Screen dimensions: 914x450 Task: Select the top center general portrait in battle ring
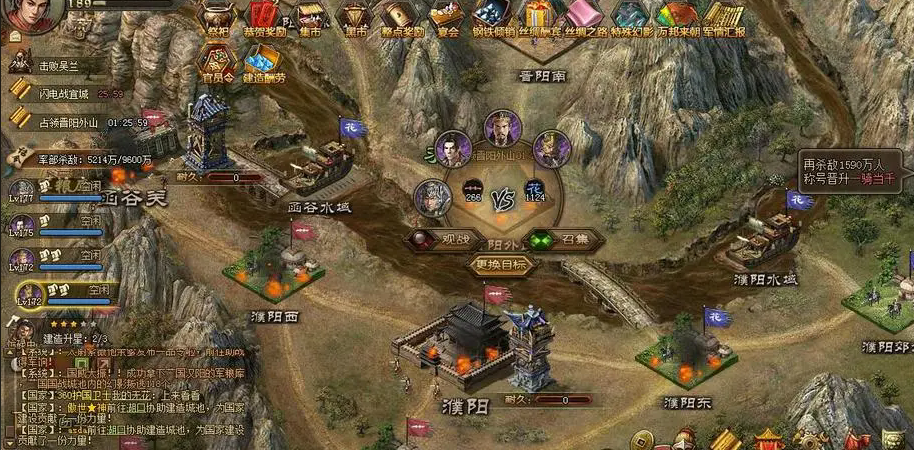tap(503, 128)
